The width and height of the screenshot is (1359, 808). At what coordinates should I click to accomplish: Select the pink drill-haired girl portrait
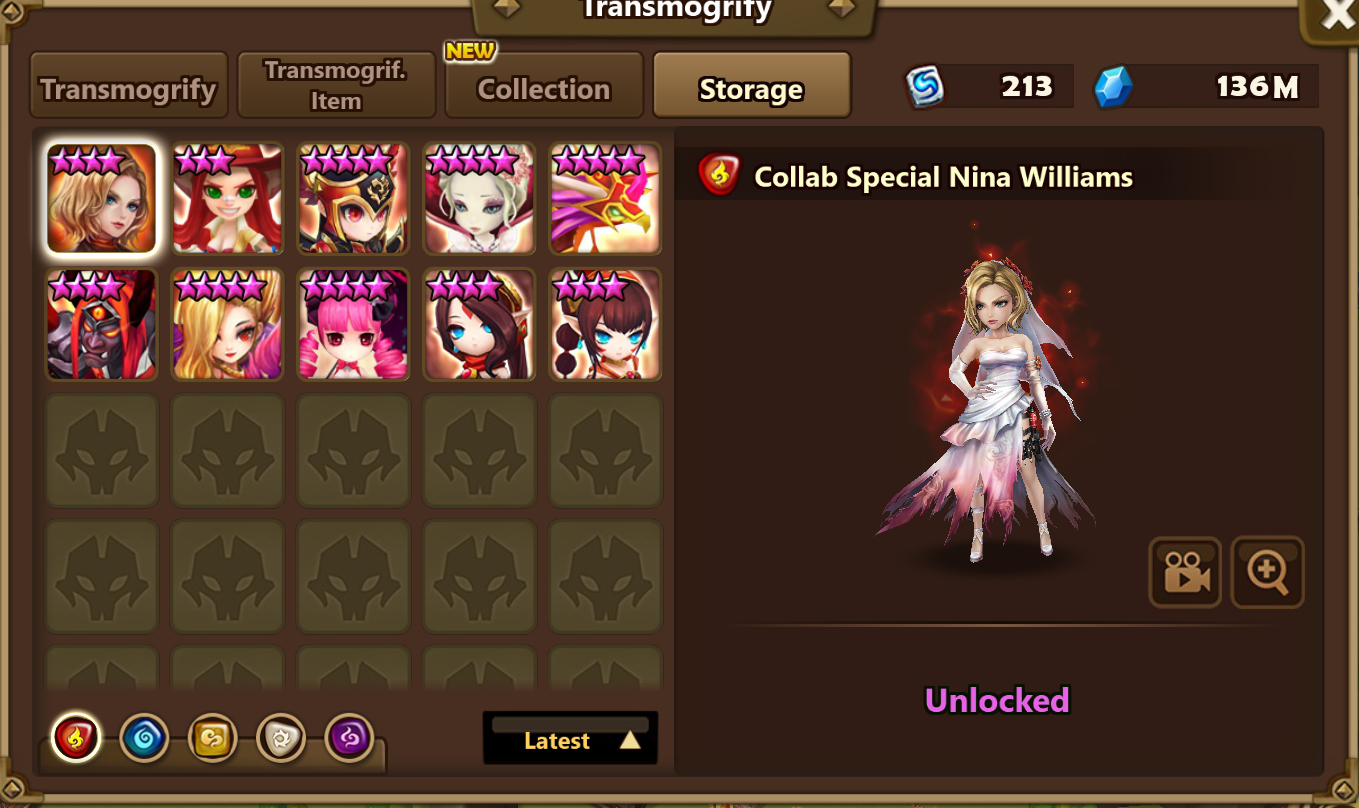[x=353, y=324]
